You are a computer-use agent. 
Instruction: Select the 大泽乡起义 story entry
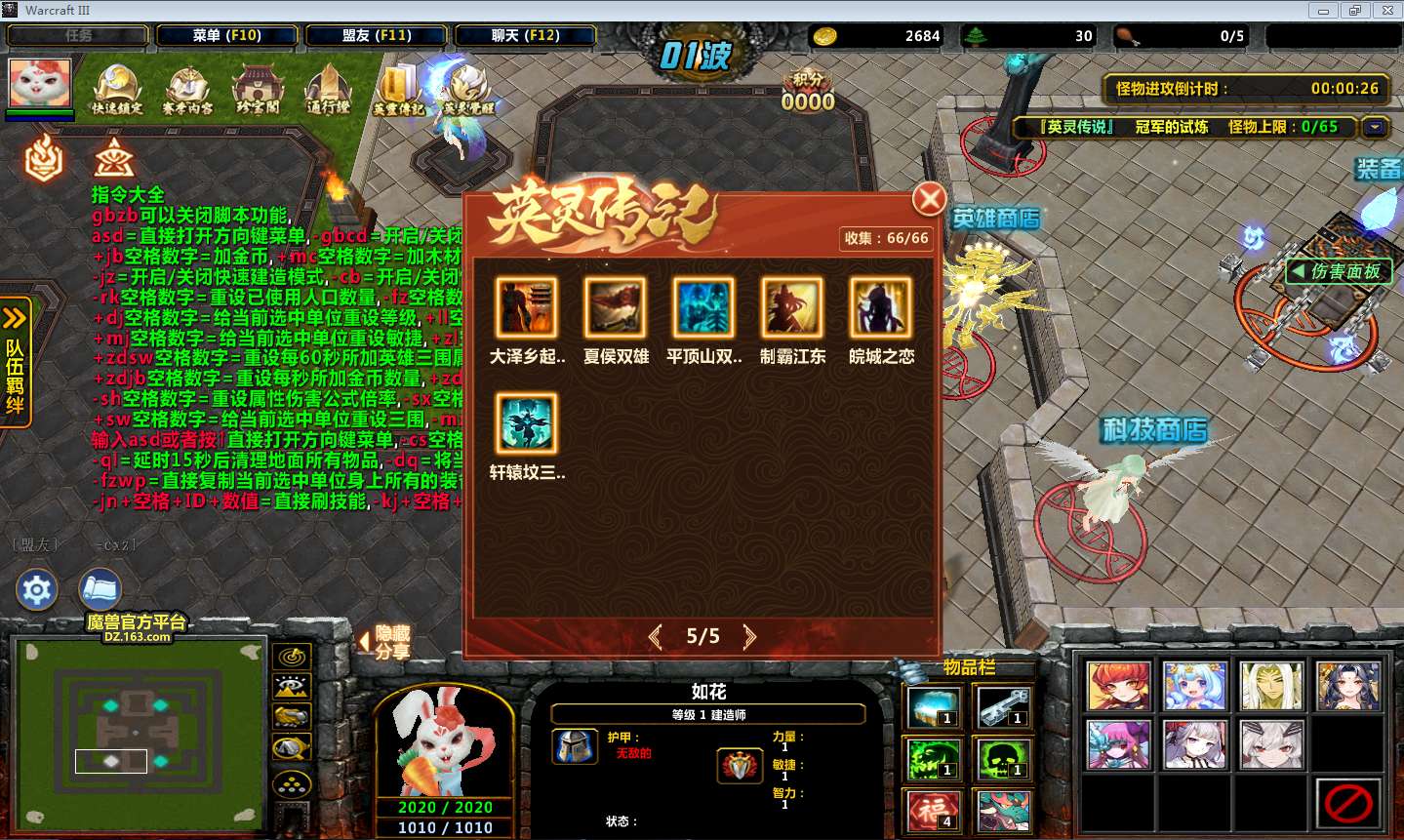click(527, 307)
